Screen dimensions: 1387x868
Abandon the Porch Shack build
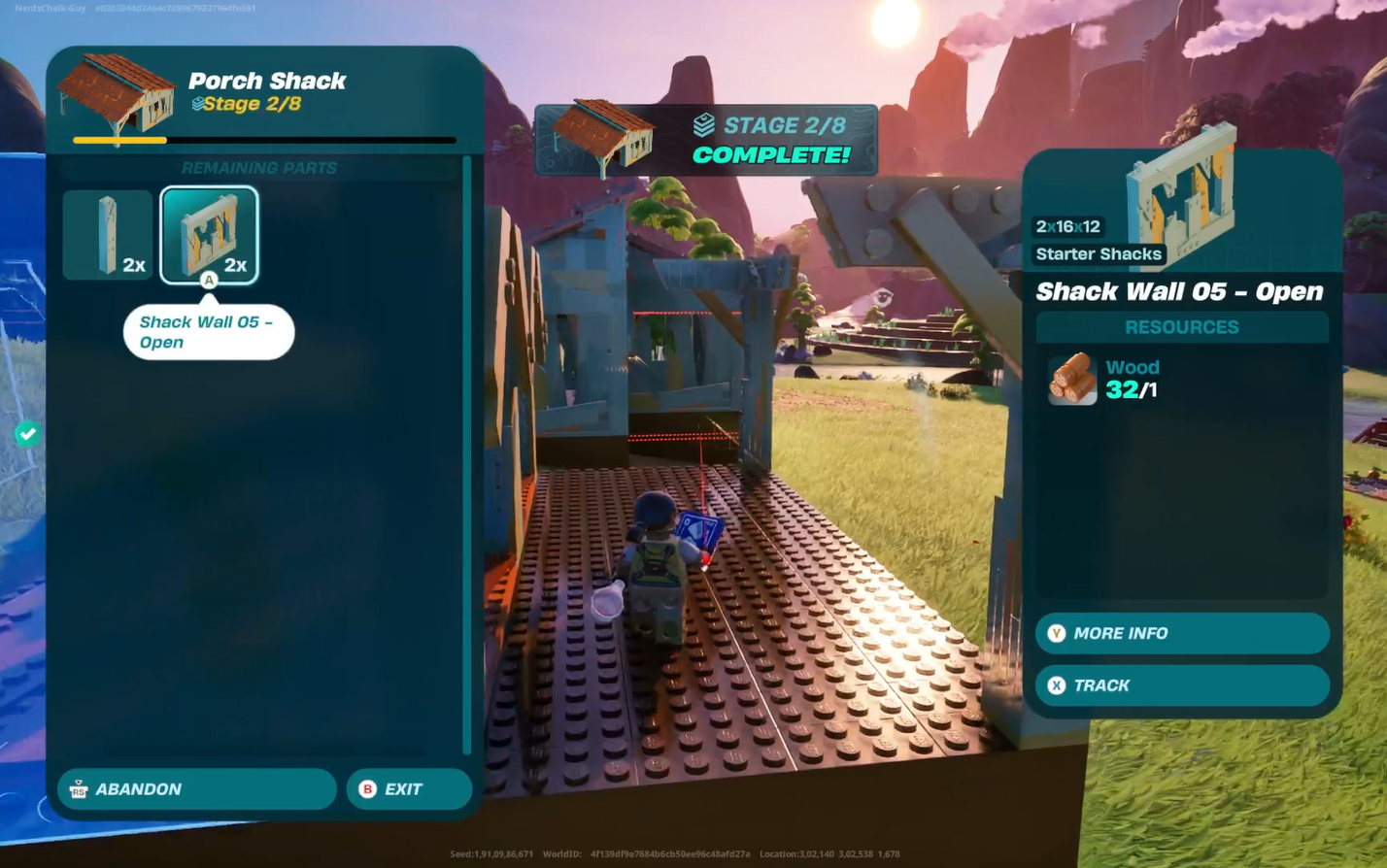pos(197,789)
